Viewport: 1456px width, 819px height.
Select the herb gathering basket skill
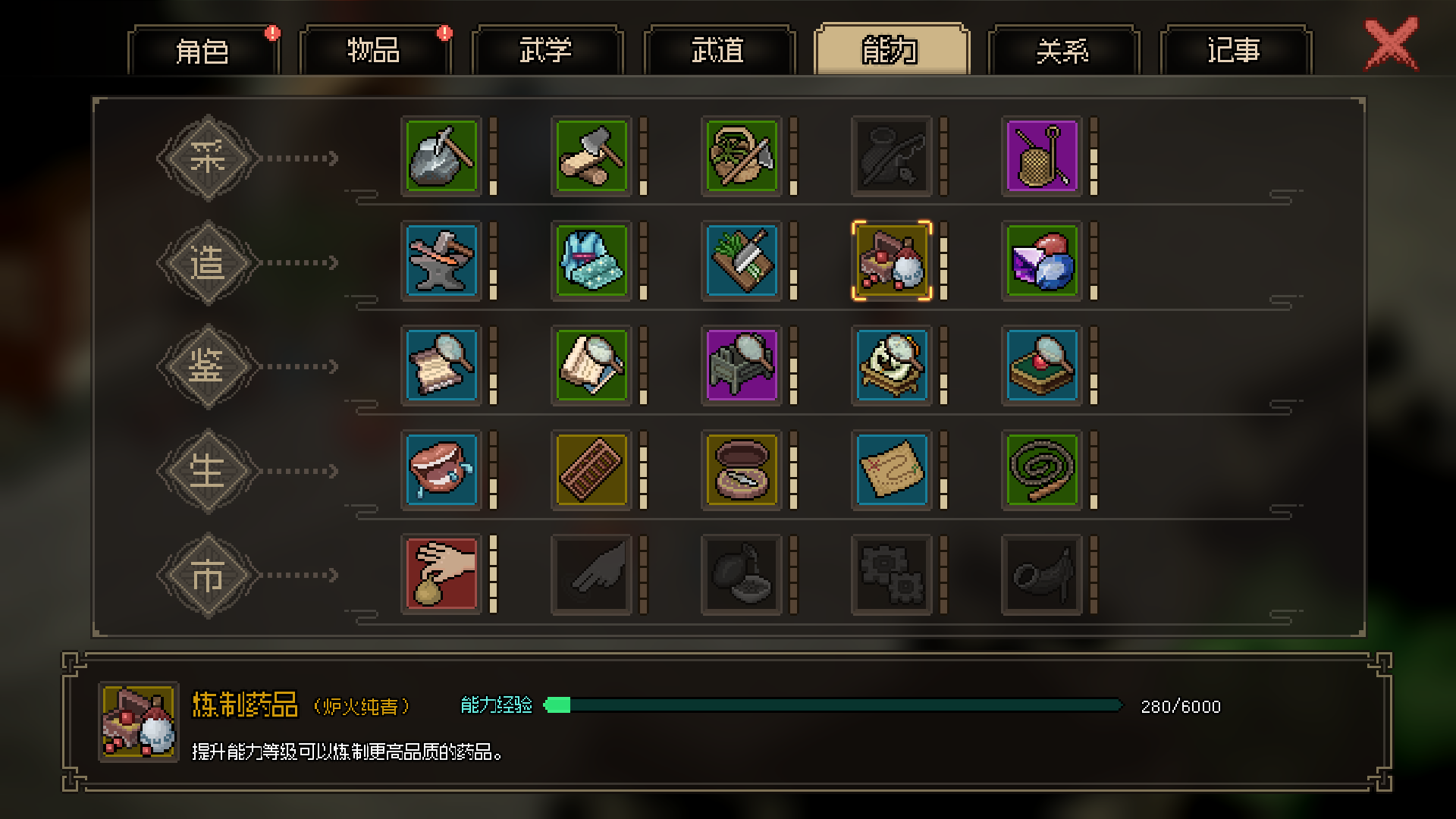[742, 156]
